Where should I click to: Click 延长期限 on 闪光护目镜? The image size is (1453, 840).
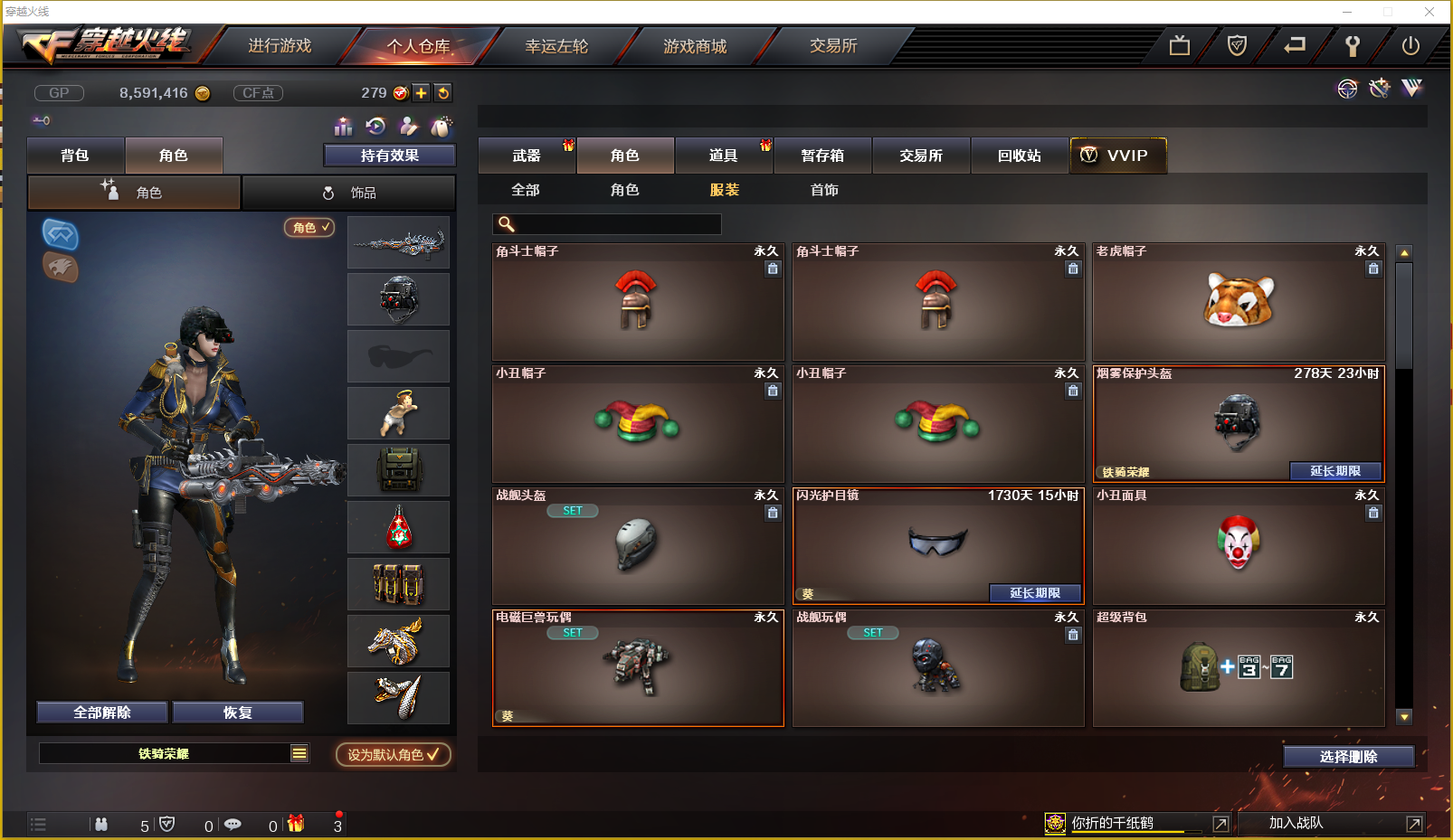tap(1036, 593)
